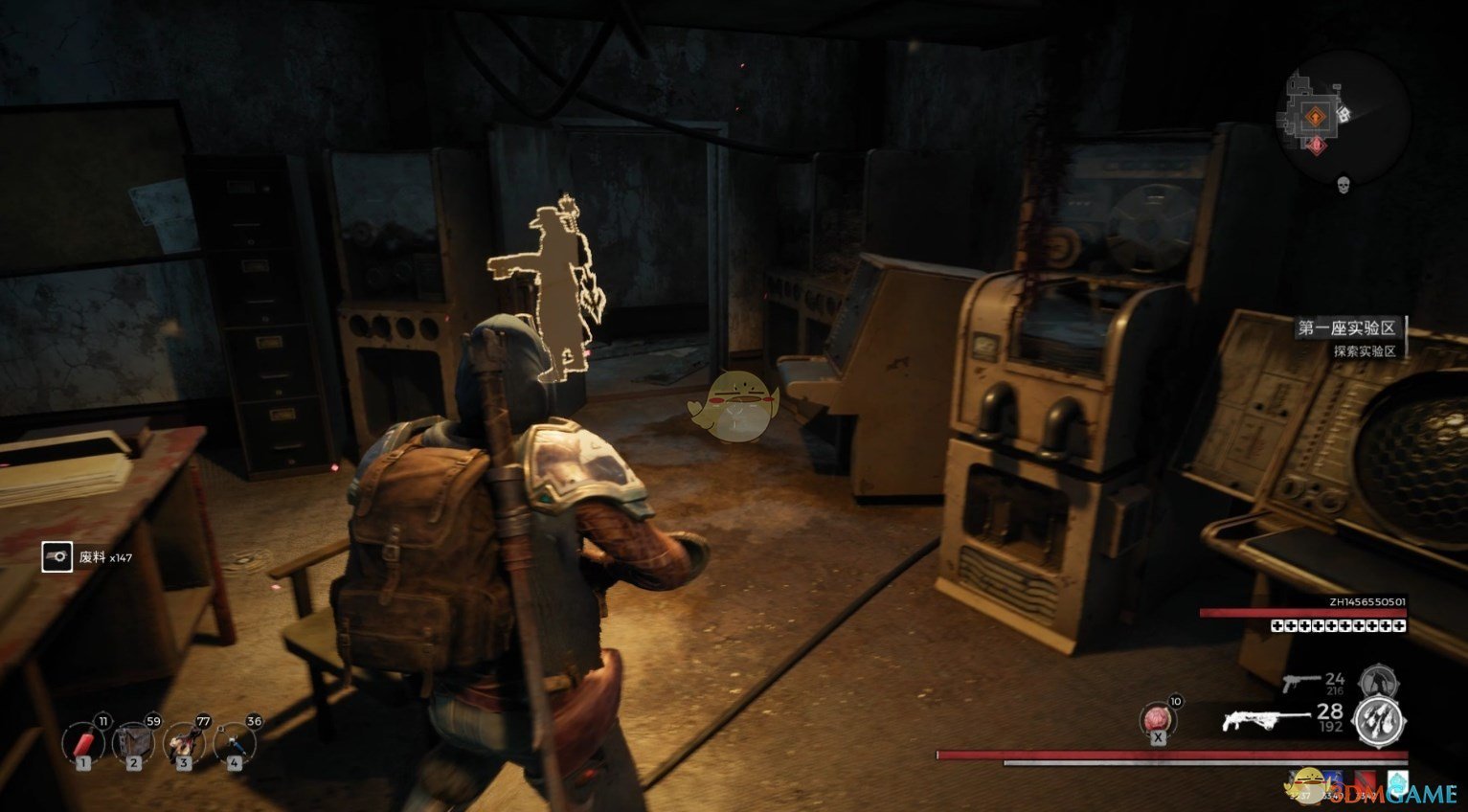Activate the upper silhouette weapon mod
Image resolution: width=1468 pixels, height=812 pixels.
(x=1380, y=682)
